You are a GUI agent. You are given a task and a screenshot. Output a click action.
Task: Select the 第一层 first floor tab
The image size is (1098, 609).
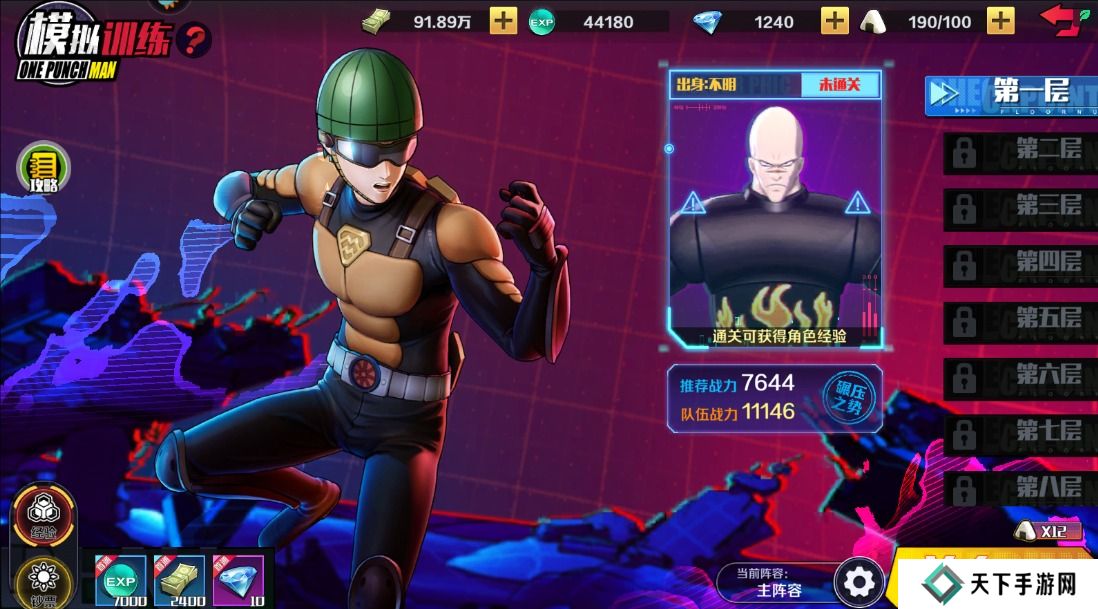click(1010, 95)
